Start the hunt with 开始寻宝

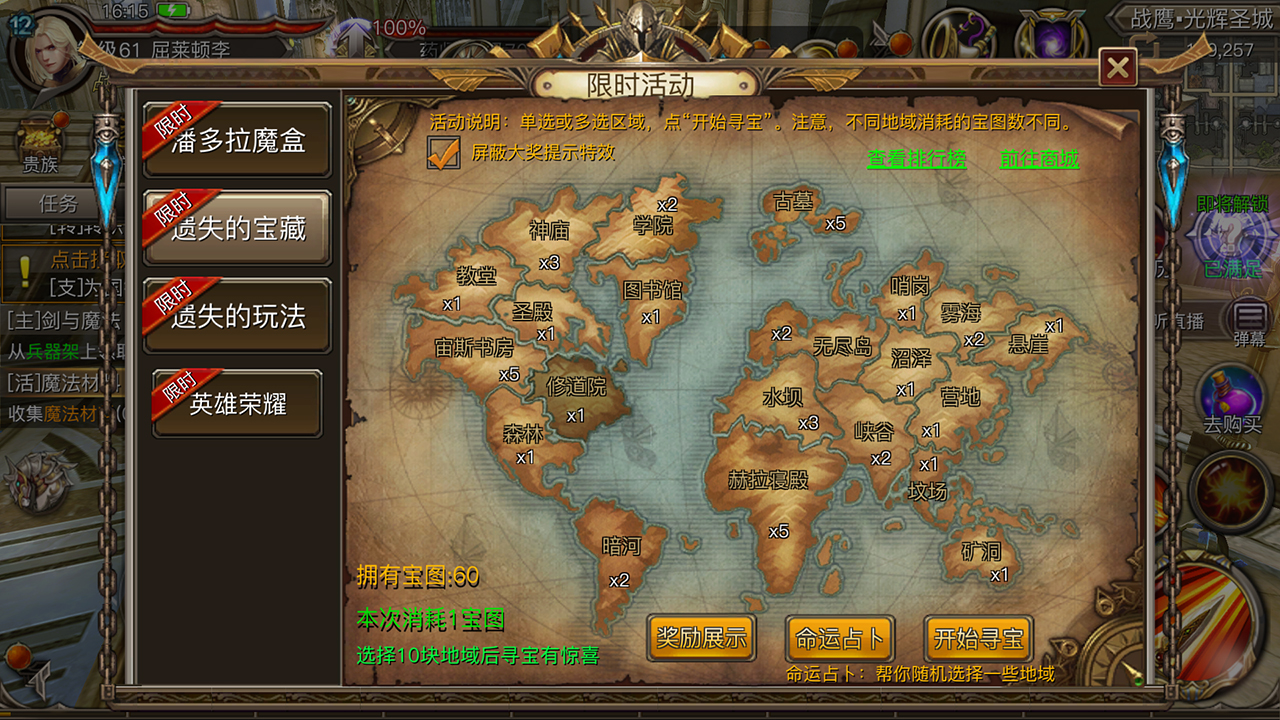pyautogui.click(x=978, y=638)
